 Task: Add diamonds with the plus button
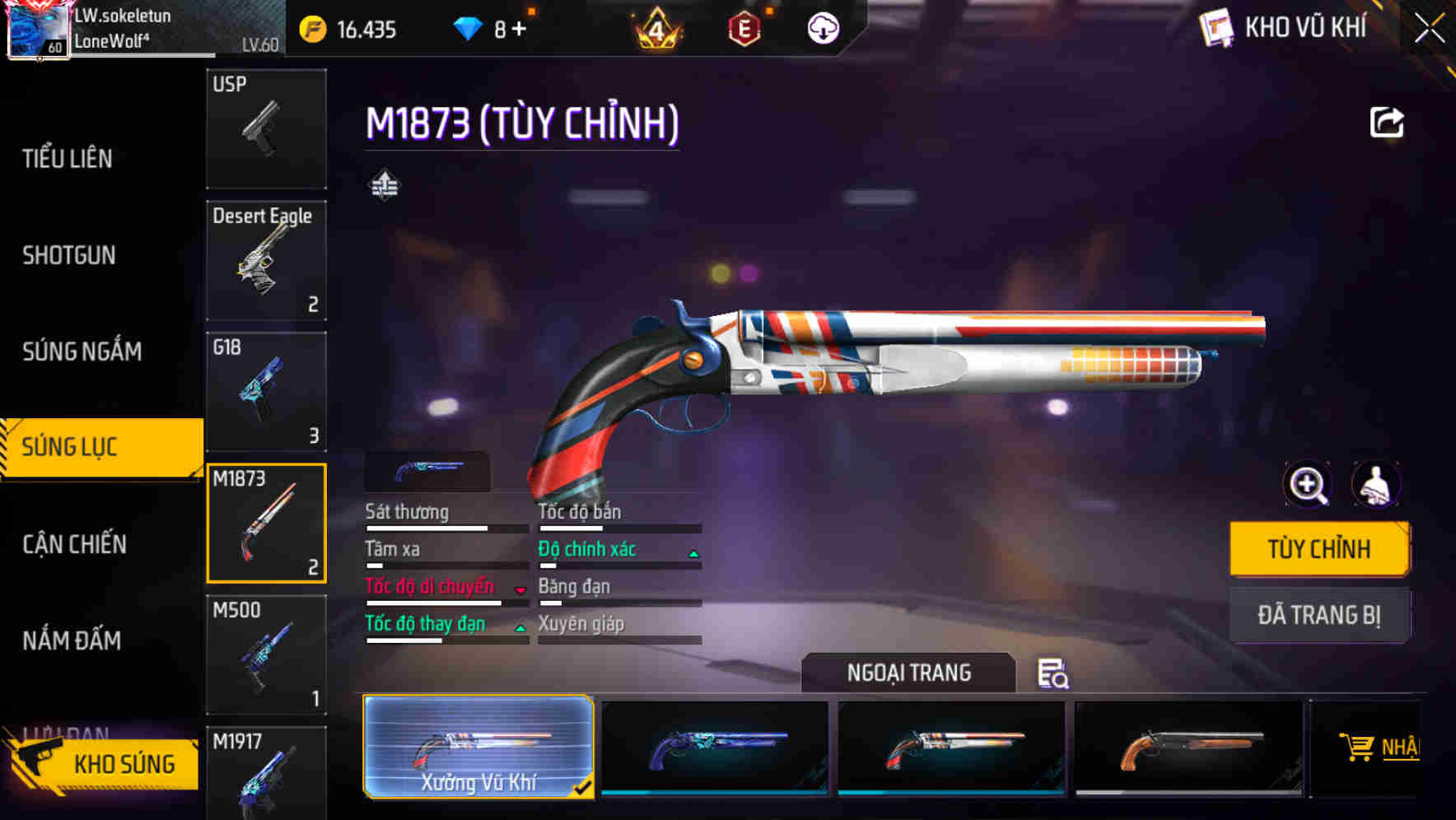point(519,30)
